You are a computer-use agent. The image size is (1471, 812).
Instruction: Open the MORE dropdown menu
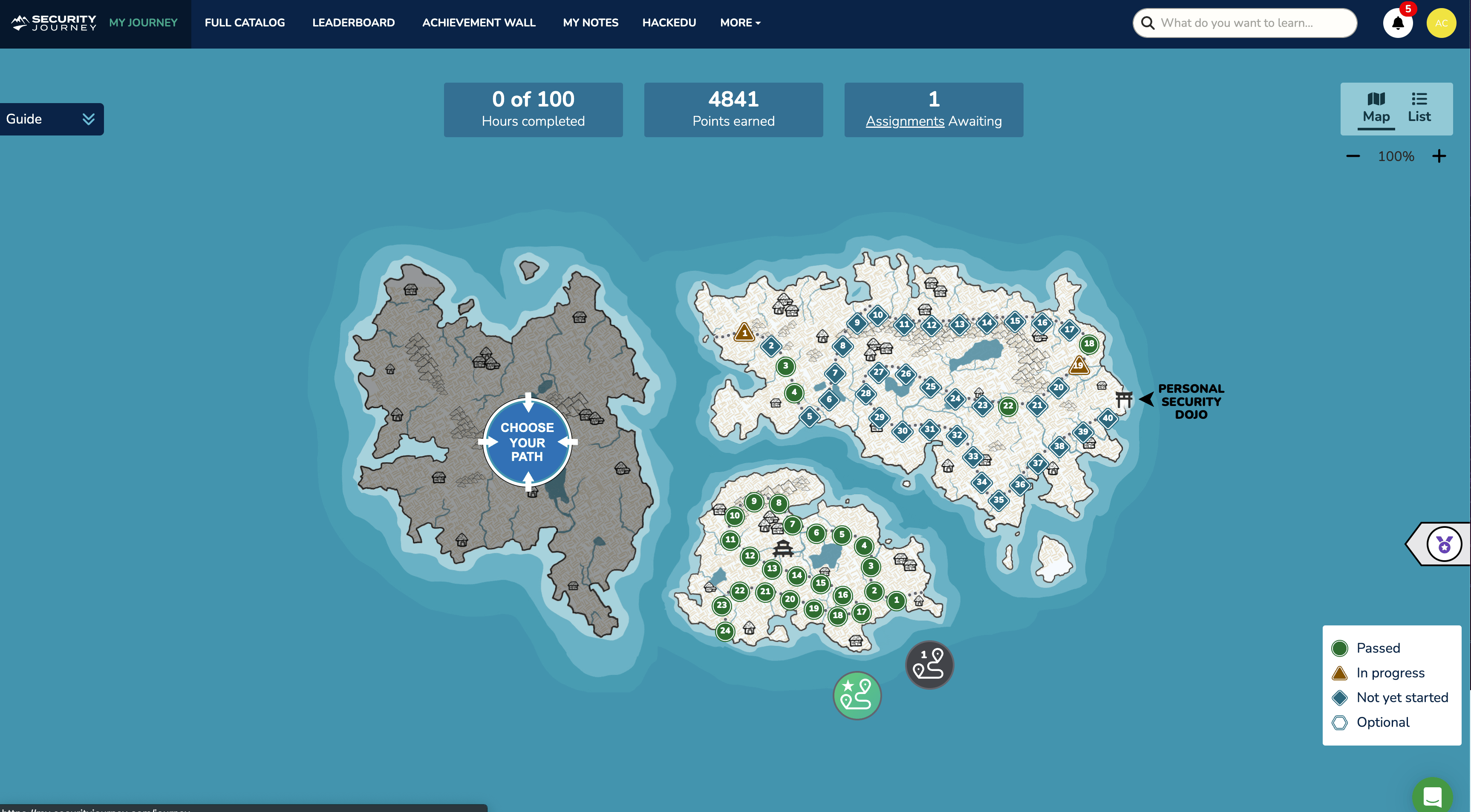click(740, 23)
